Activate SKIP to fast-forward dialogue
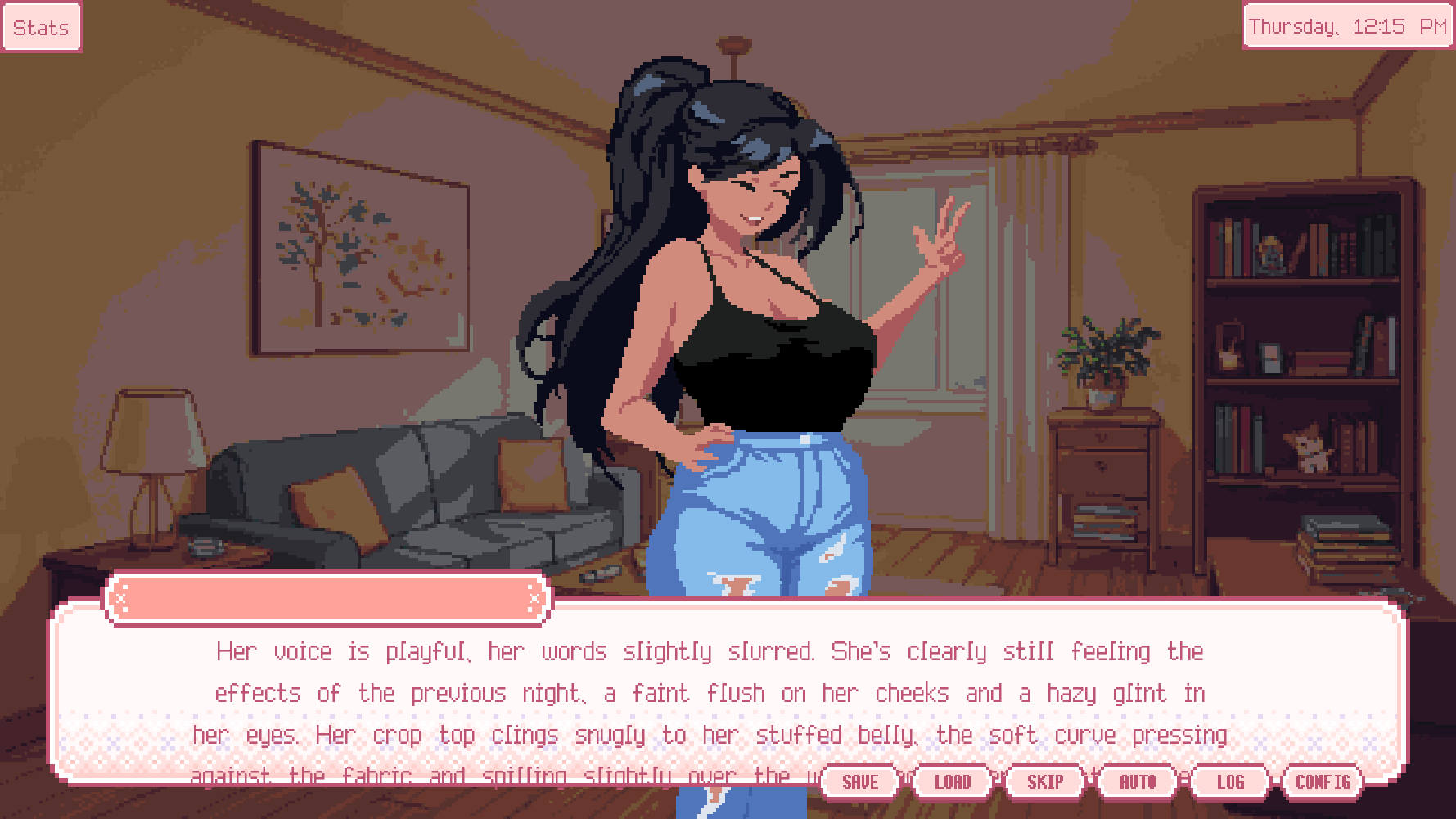Image resolution: width=1456 pixels, height=819 pixels. click(x=1044, y=781)
